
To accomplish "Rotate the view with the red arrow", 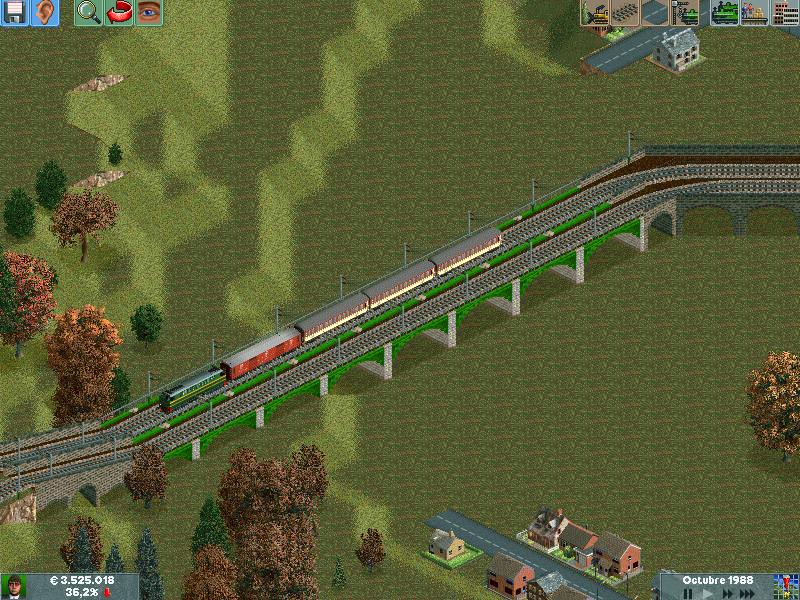I will point(119,13).
